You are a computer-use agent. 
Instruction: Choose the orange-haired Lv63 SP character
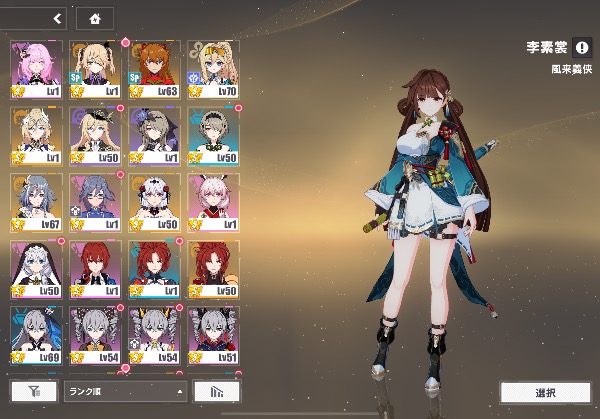pos(154,67)
